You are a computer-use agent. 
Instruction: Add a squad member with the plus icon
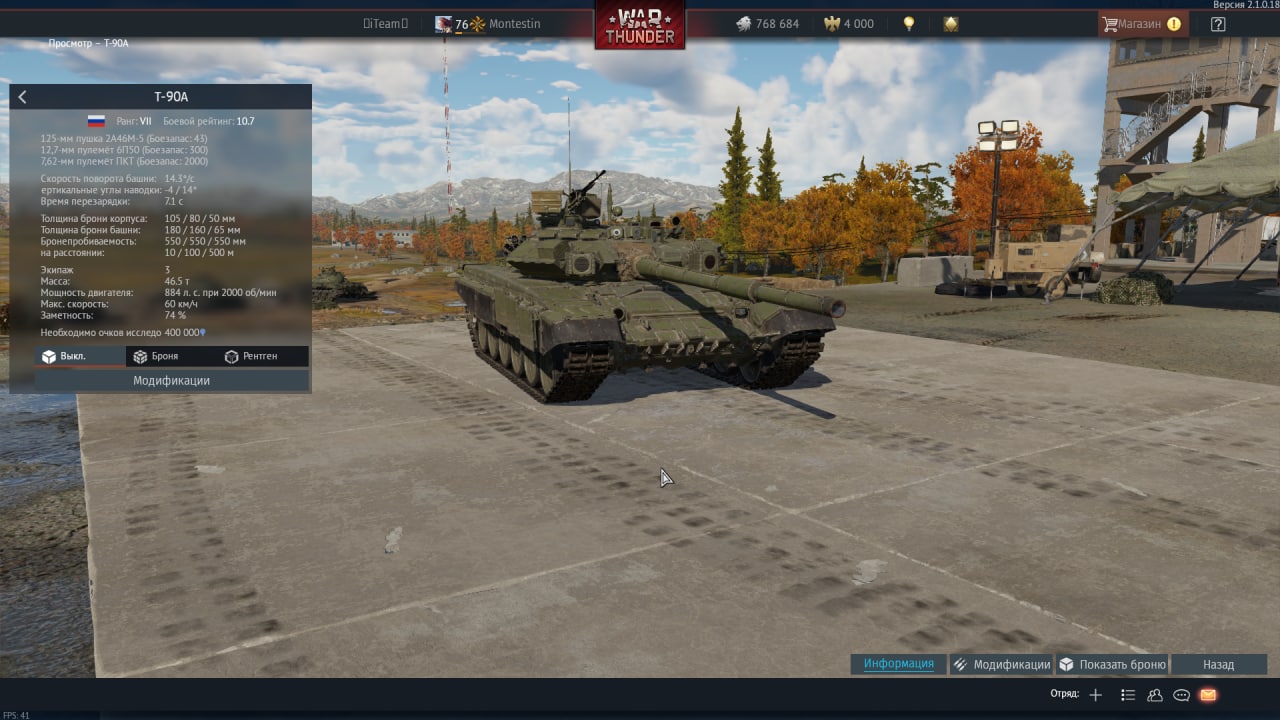[x=1096, y=695]
